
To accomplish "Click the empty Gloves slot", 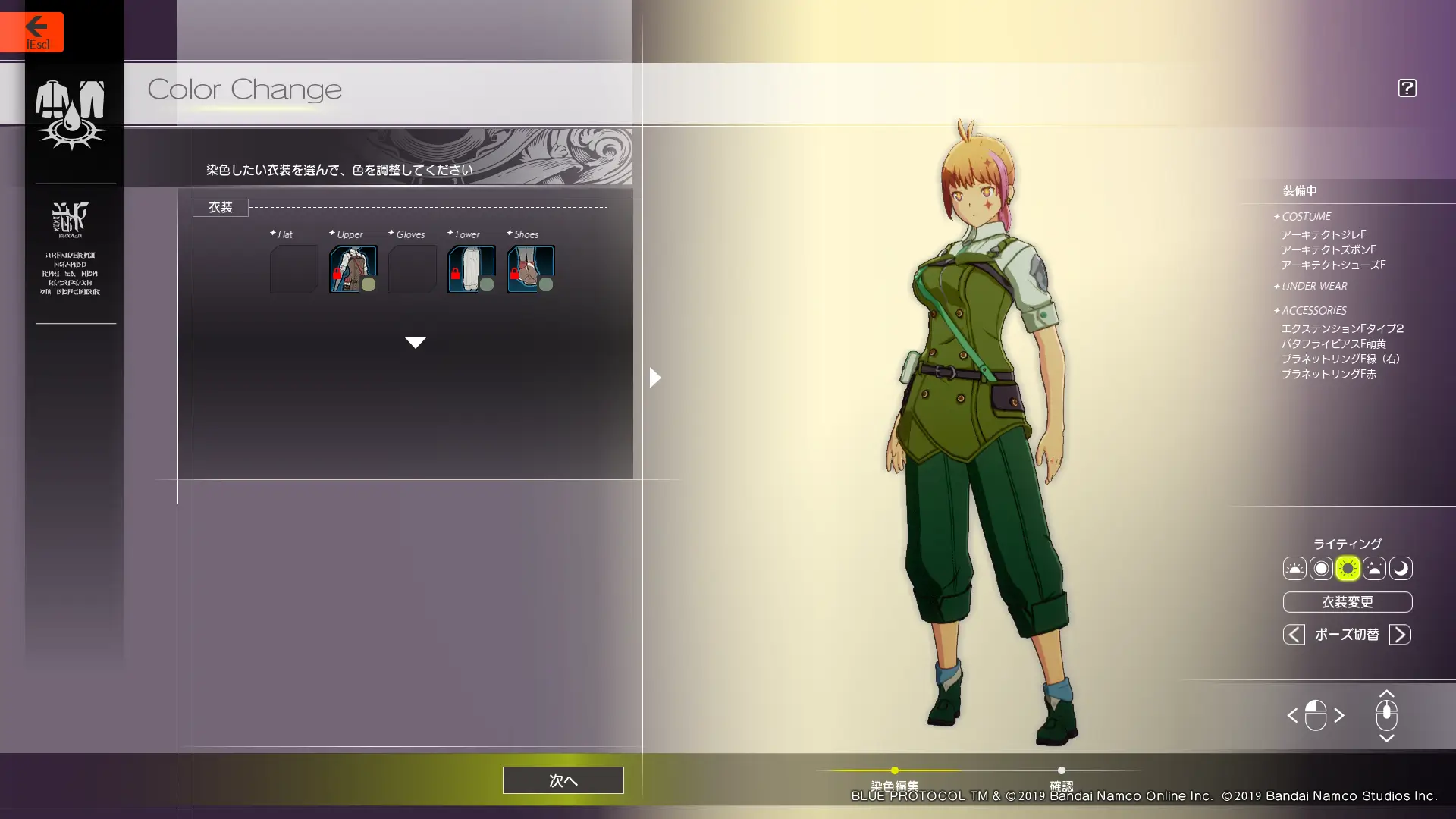I will click(x=412, y=268).
